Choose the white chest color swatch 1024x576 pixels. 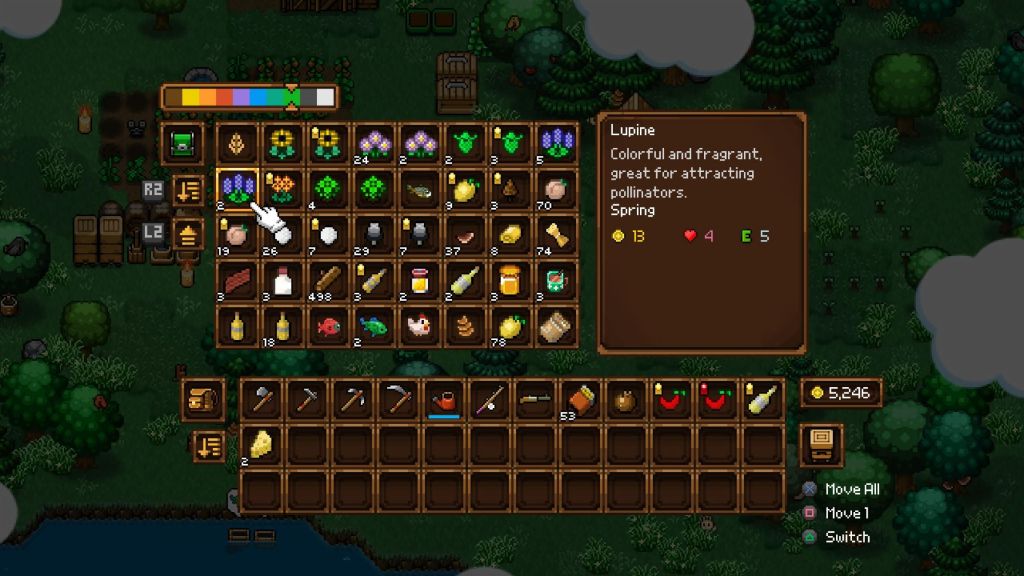[x=324, y=98]
